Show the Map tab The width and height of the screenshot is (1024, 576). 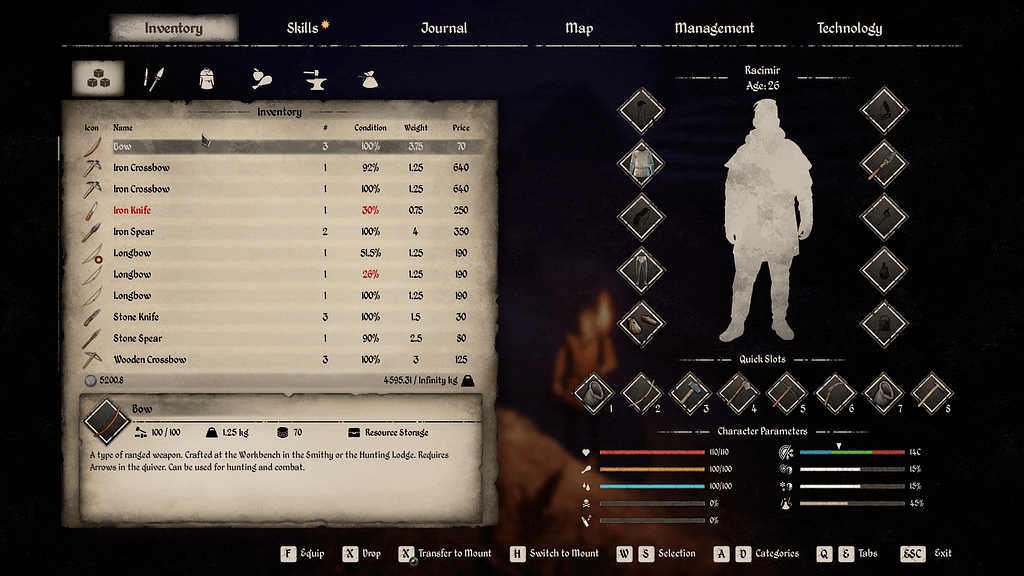[579, 28]
